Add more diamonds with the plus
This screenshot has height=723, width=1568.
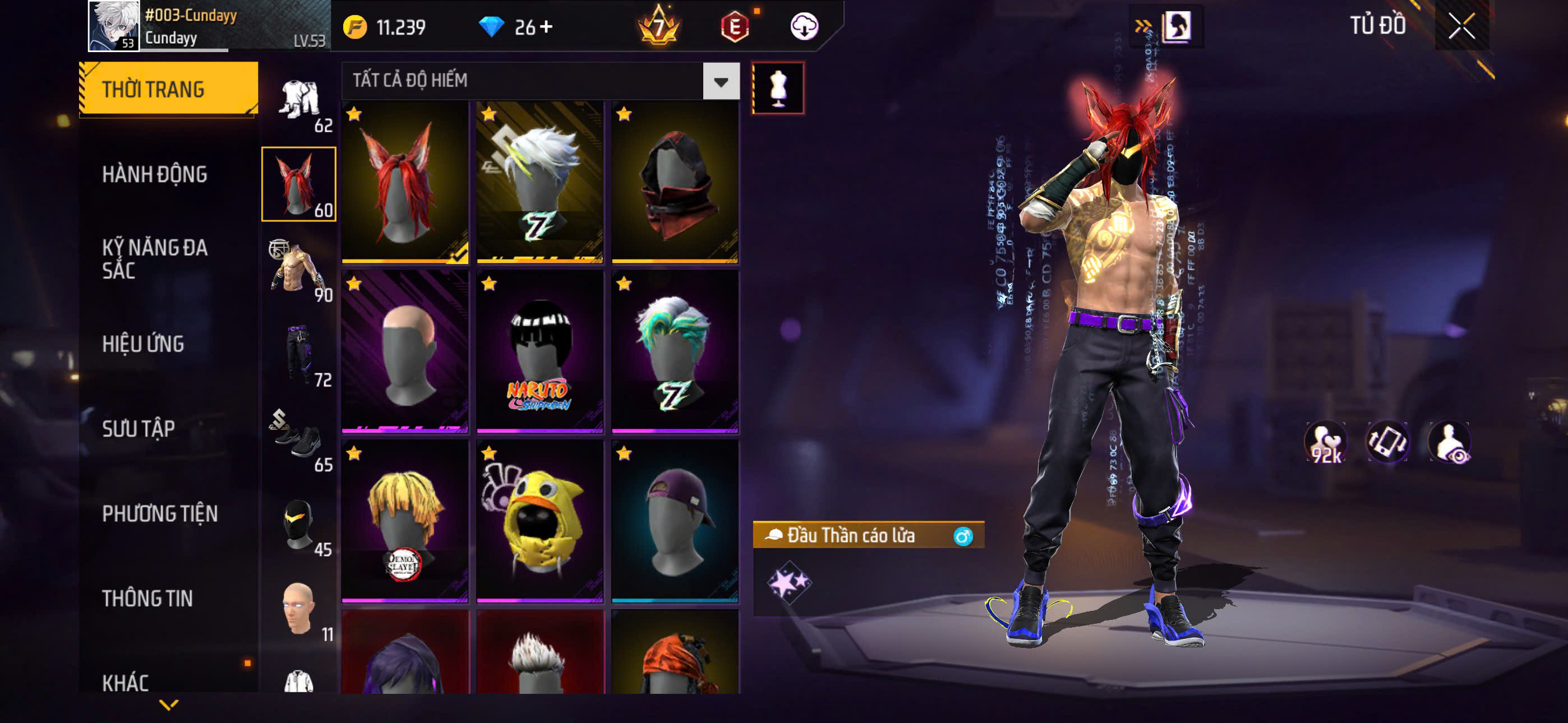point(546,27)
